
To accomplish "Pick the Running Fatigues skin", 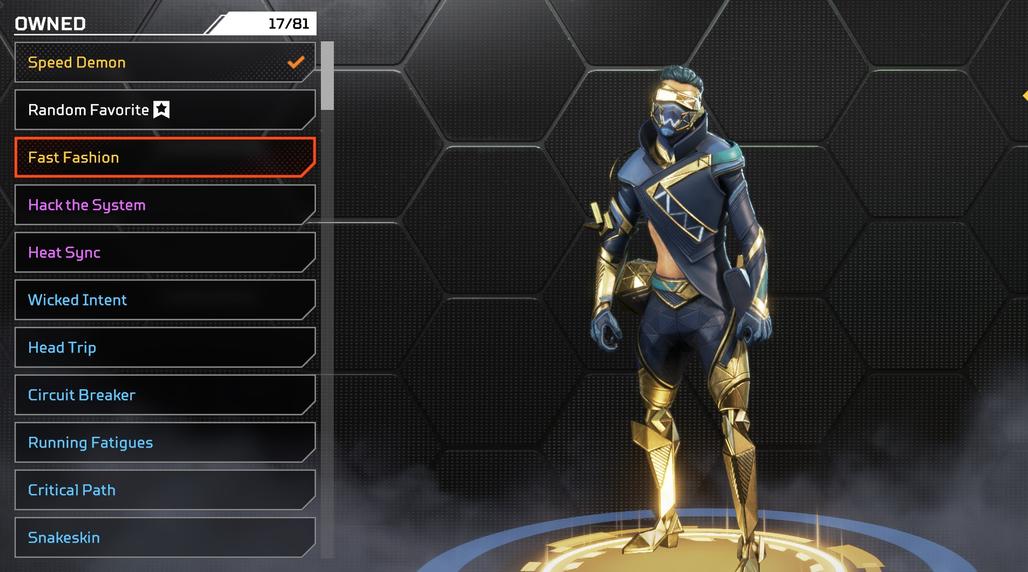I will tap(165, 442).
